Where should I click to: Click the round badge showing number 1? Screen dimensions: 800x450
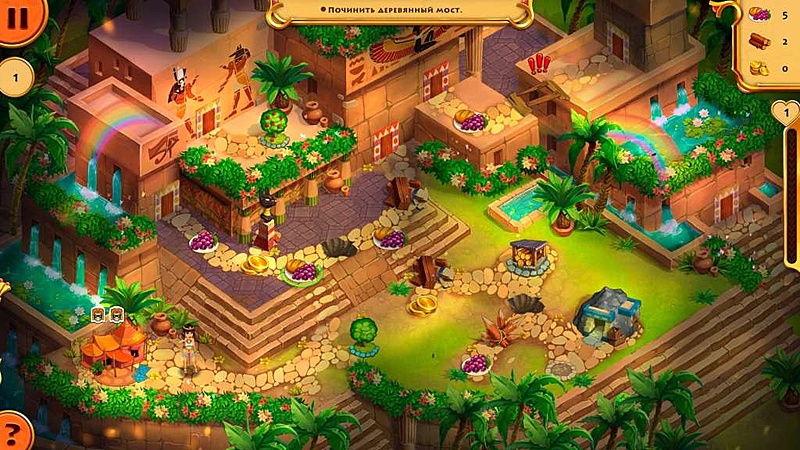pos(14,77)
